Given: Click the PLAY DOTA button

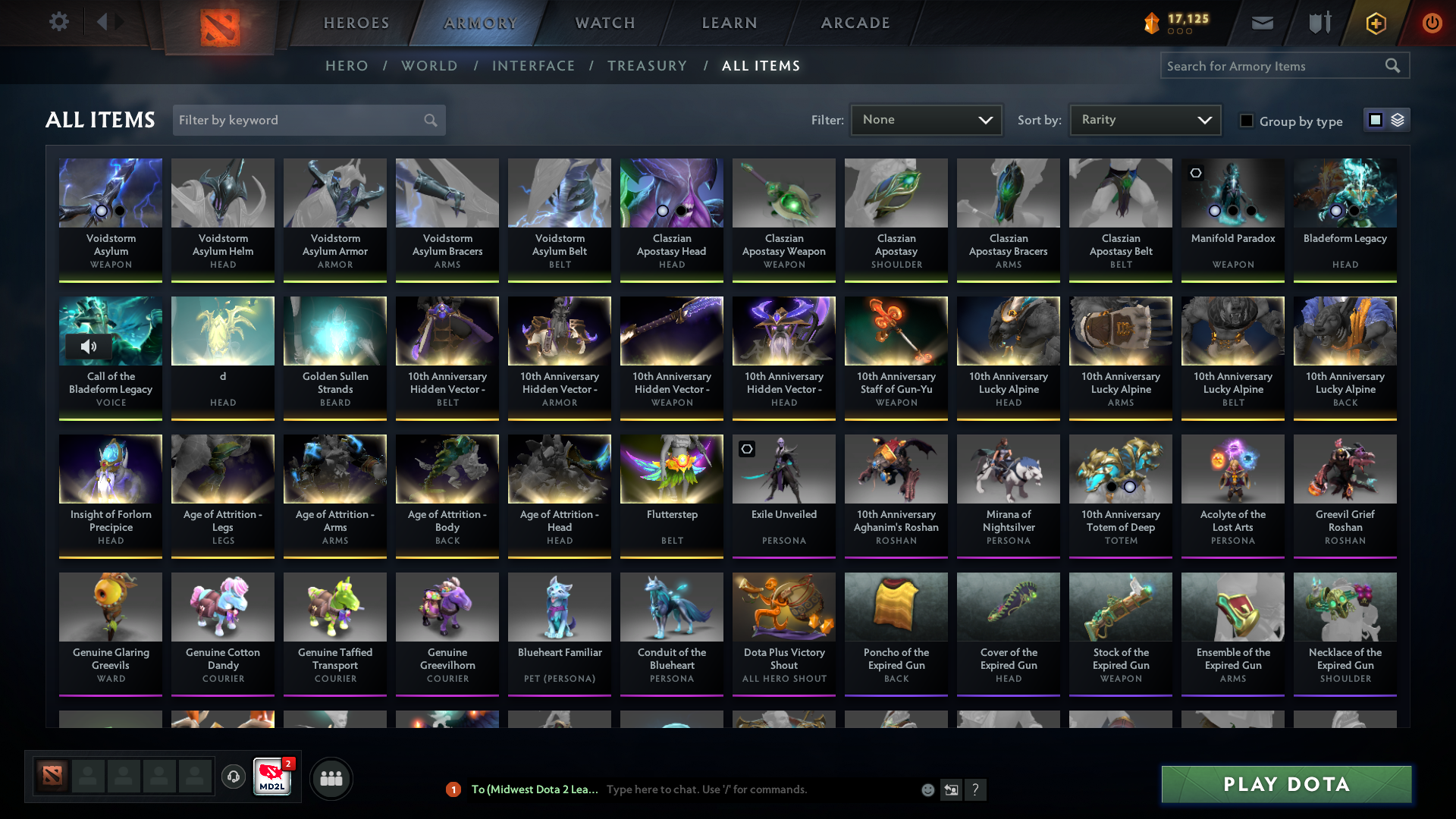Looking at the screenshot, I should tap(1285, 784).
